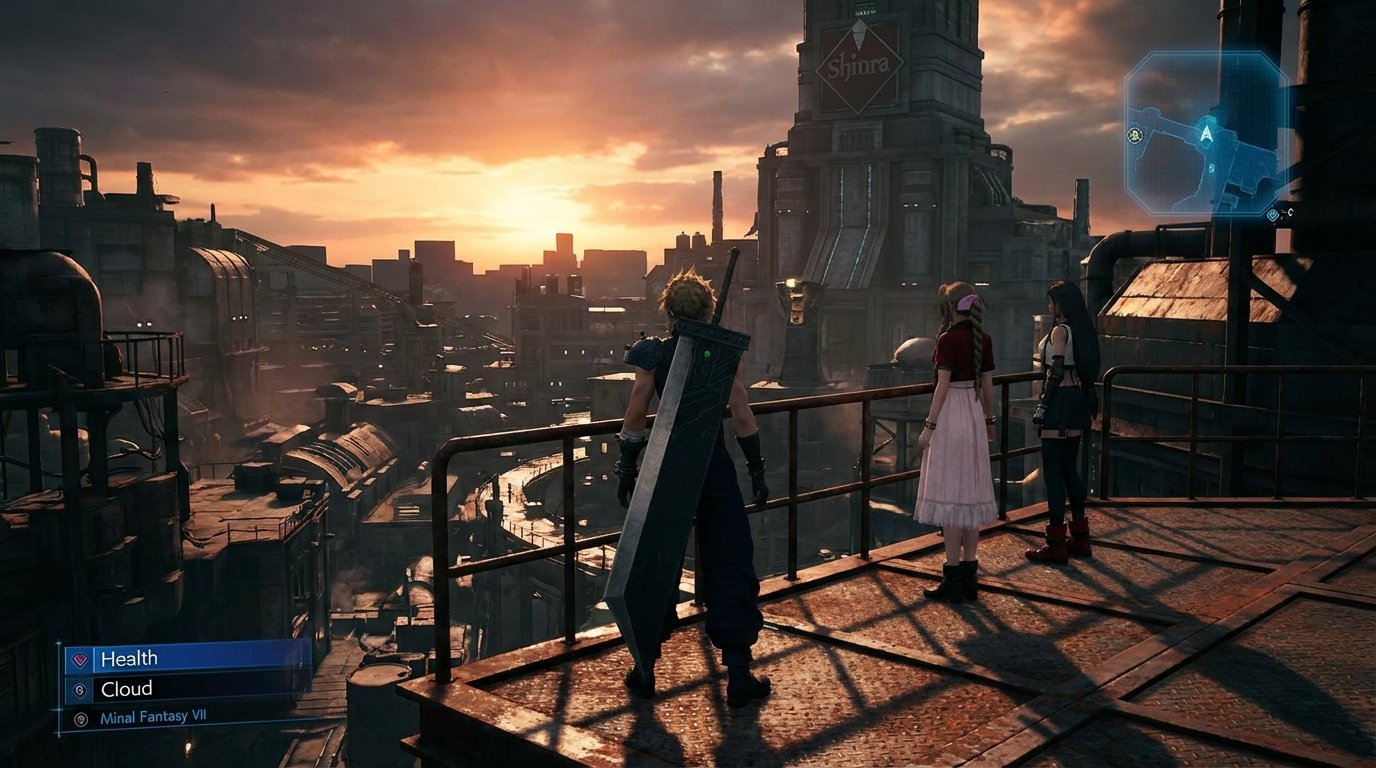Click the waypoint icon next to Cloud
Image resolution: width=1376 pixels, height=768 pixels.
81,691
